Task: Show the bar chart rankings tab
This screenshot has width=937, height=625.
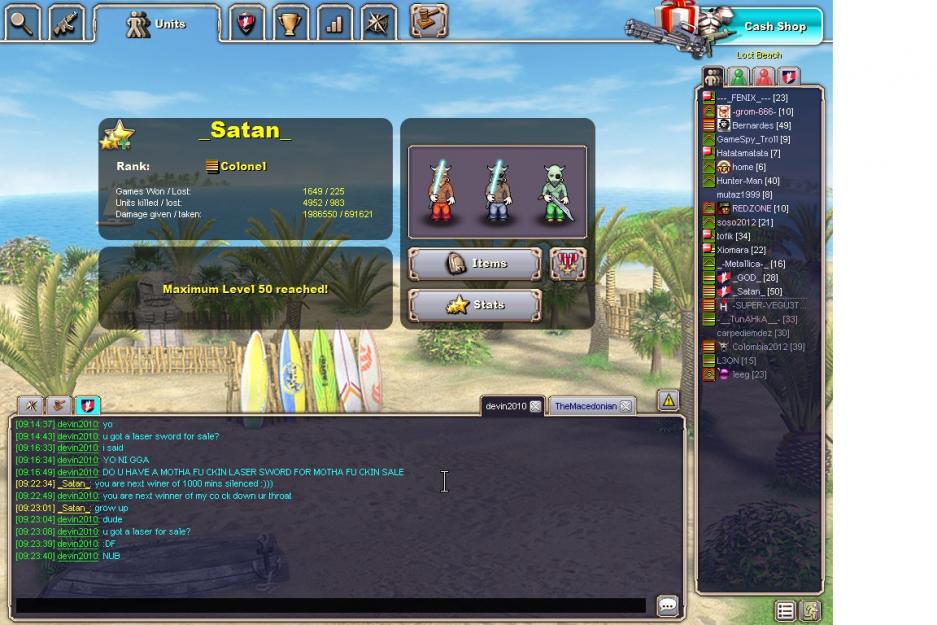Action: coord(333,23)
